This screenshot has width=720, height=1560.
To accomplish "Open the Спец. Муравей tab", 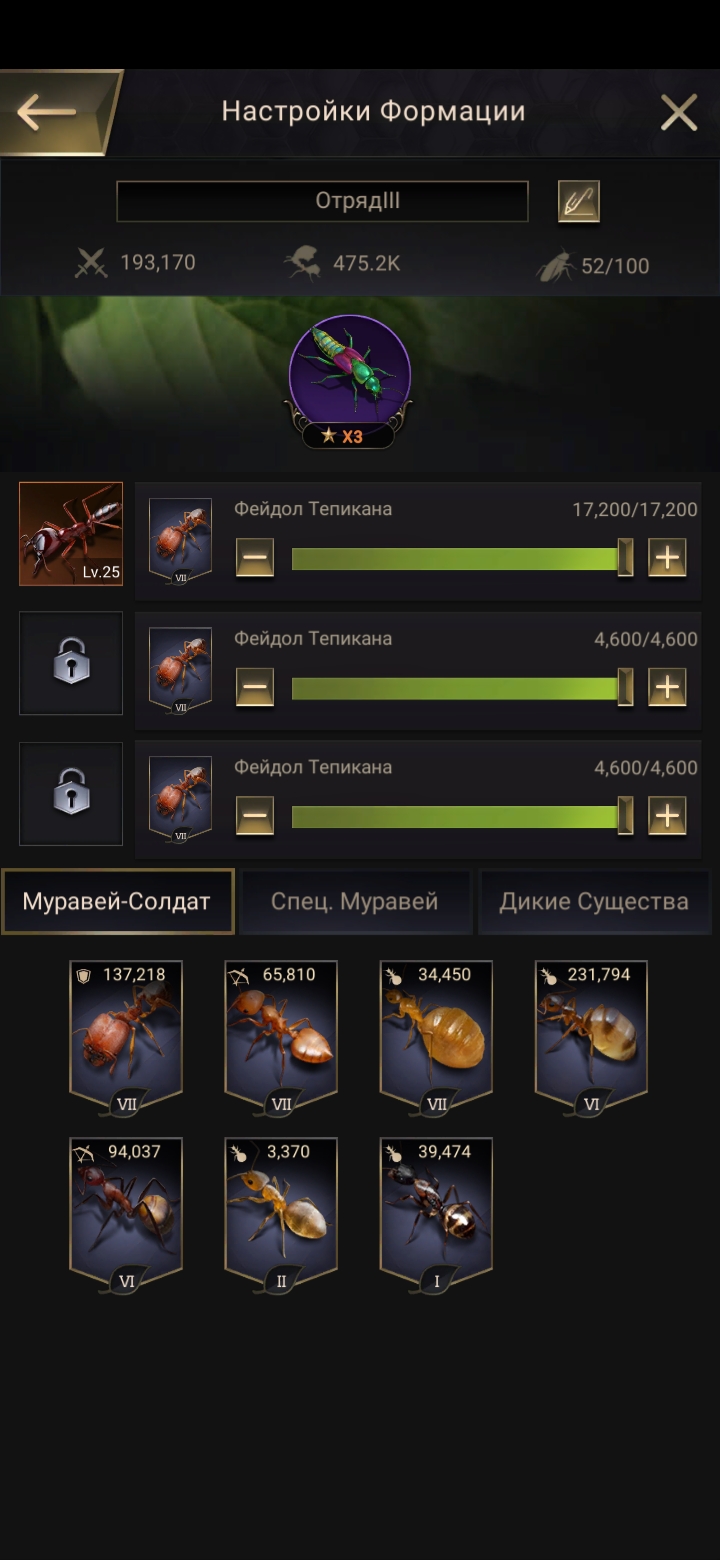I will coord(355,901).
